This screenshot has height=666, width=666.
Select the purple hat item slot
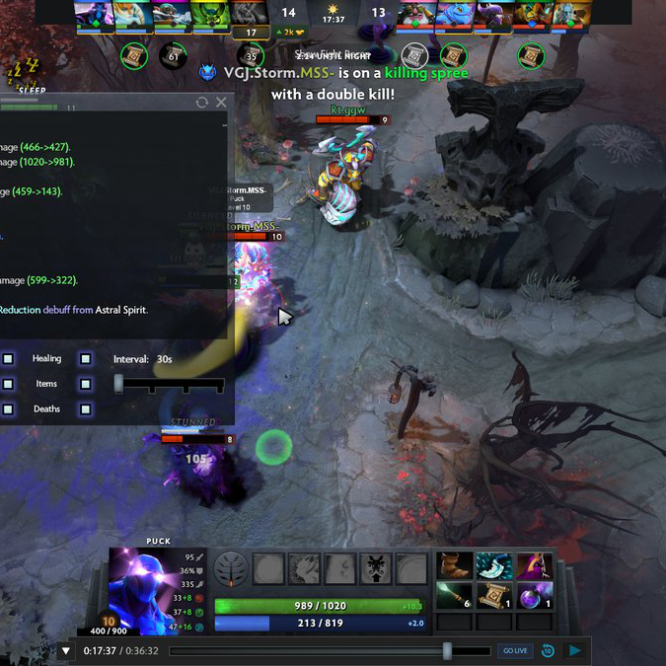coord(534,566)
